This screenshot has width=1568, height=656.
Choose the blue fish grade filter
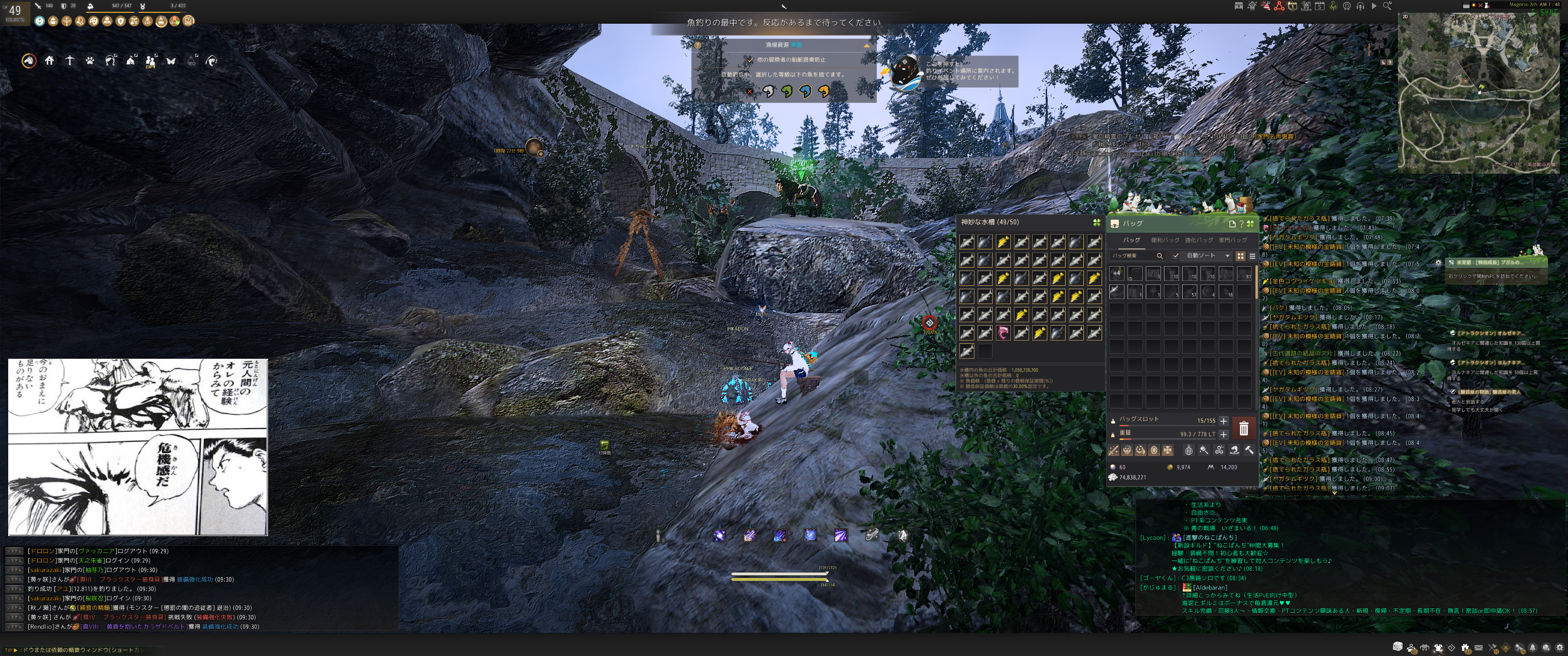coord(805,91)
